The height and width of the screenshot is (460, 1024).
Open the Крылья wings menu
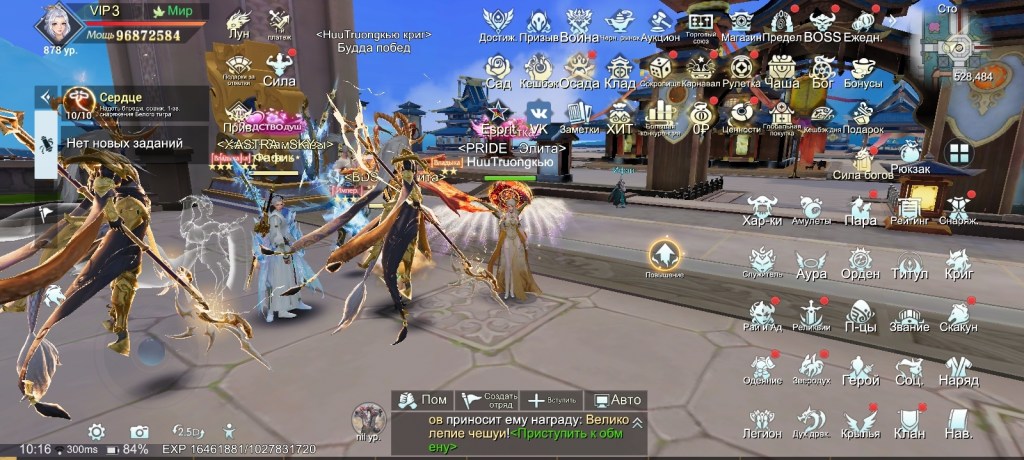pos(860,422)
